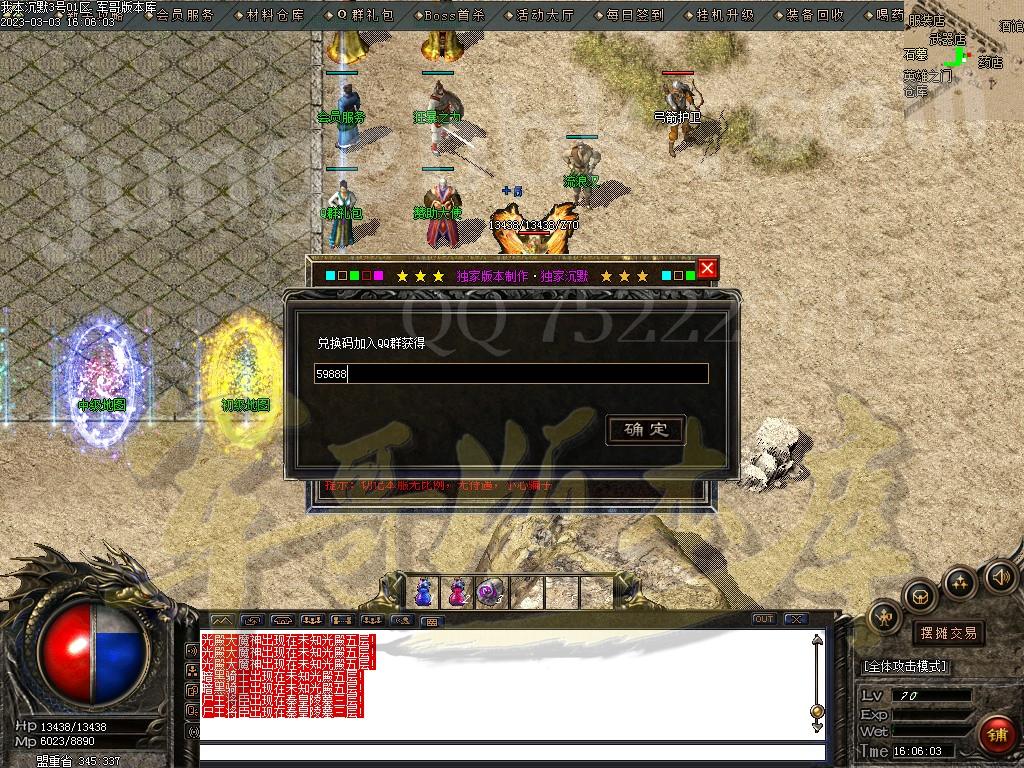Click the redemption code input field

click(511, 374)
